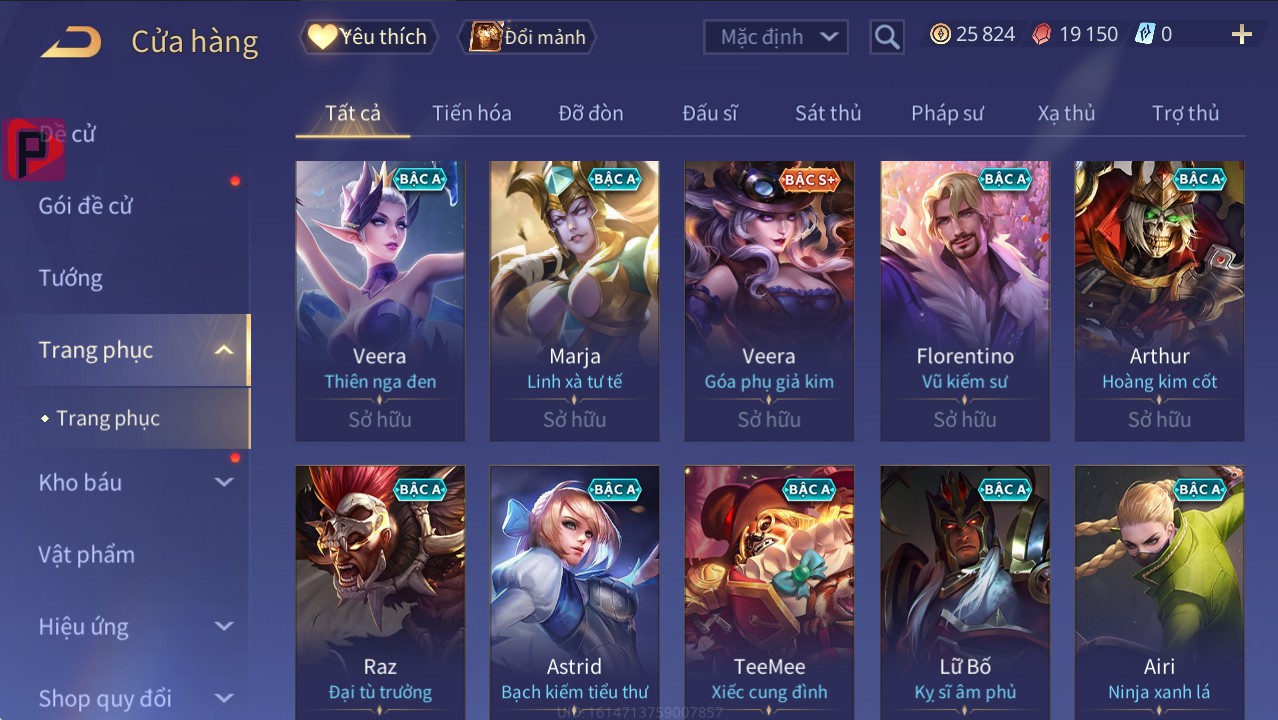This screenshot has height=720, width=1278.
Task: Switch to the Tiến hóa tab
Action: (x=471, y=113)
